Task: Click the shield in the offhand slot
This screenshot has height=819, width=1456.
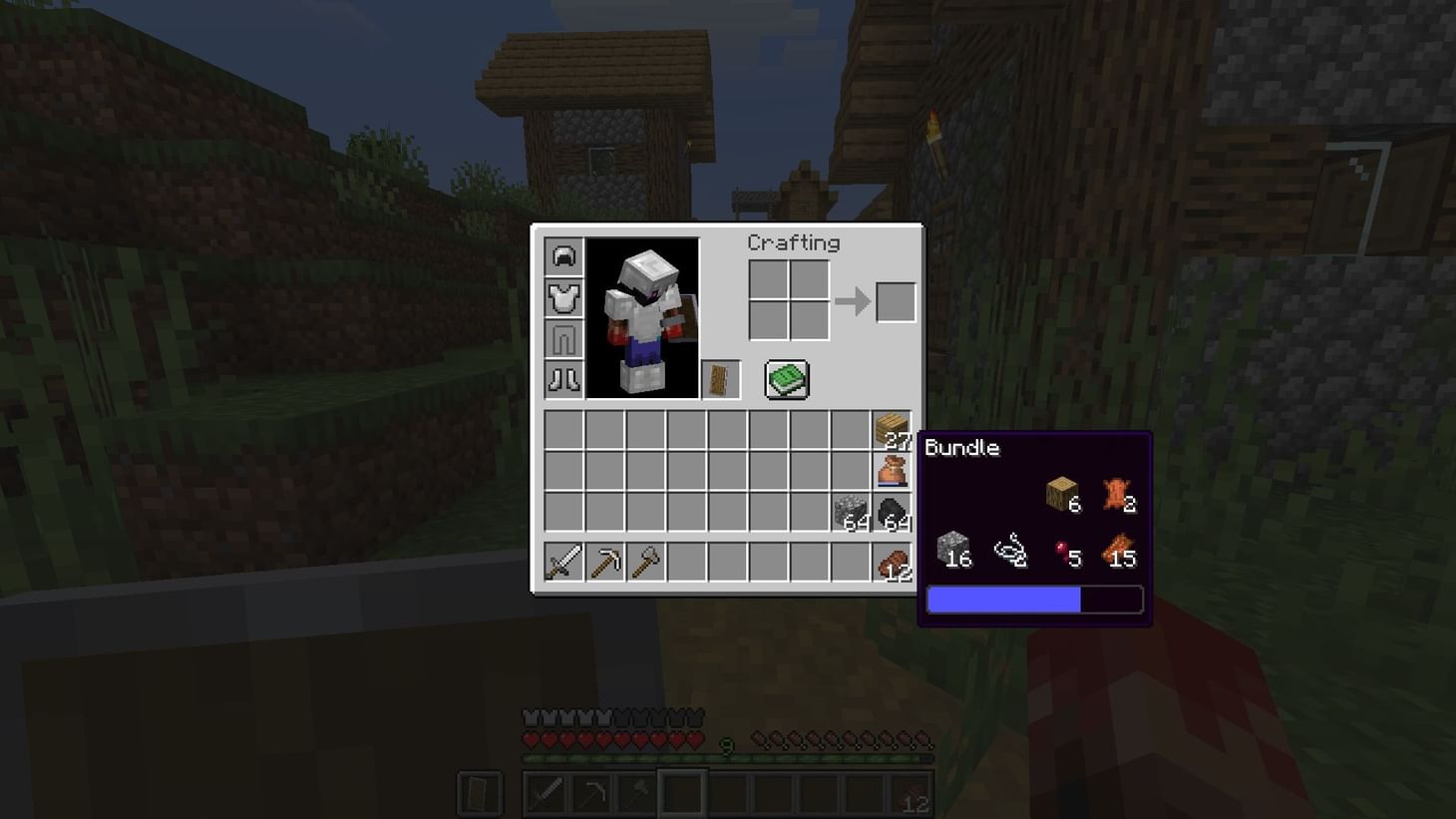Action: (x=720, y=378)
